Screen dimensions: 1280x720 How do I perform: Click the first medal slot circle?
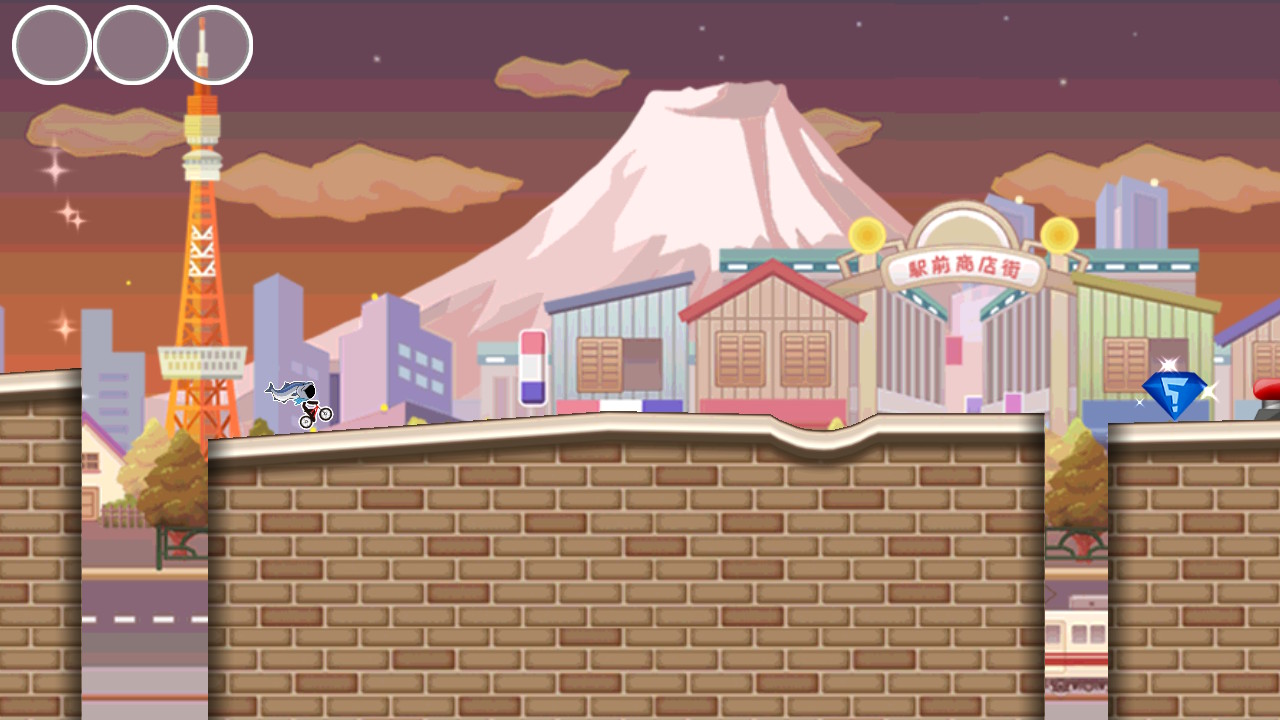(50, 44)
